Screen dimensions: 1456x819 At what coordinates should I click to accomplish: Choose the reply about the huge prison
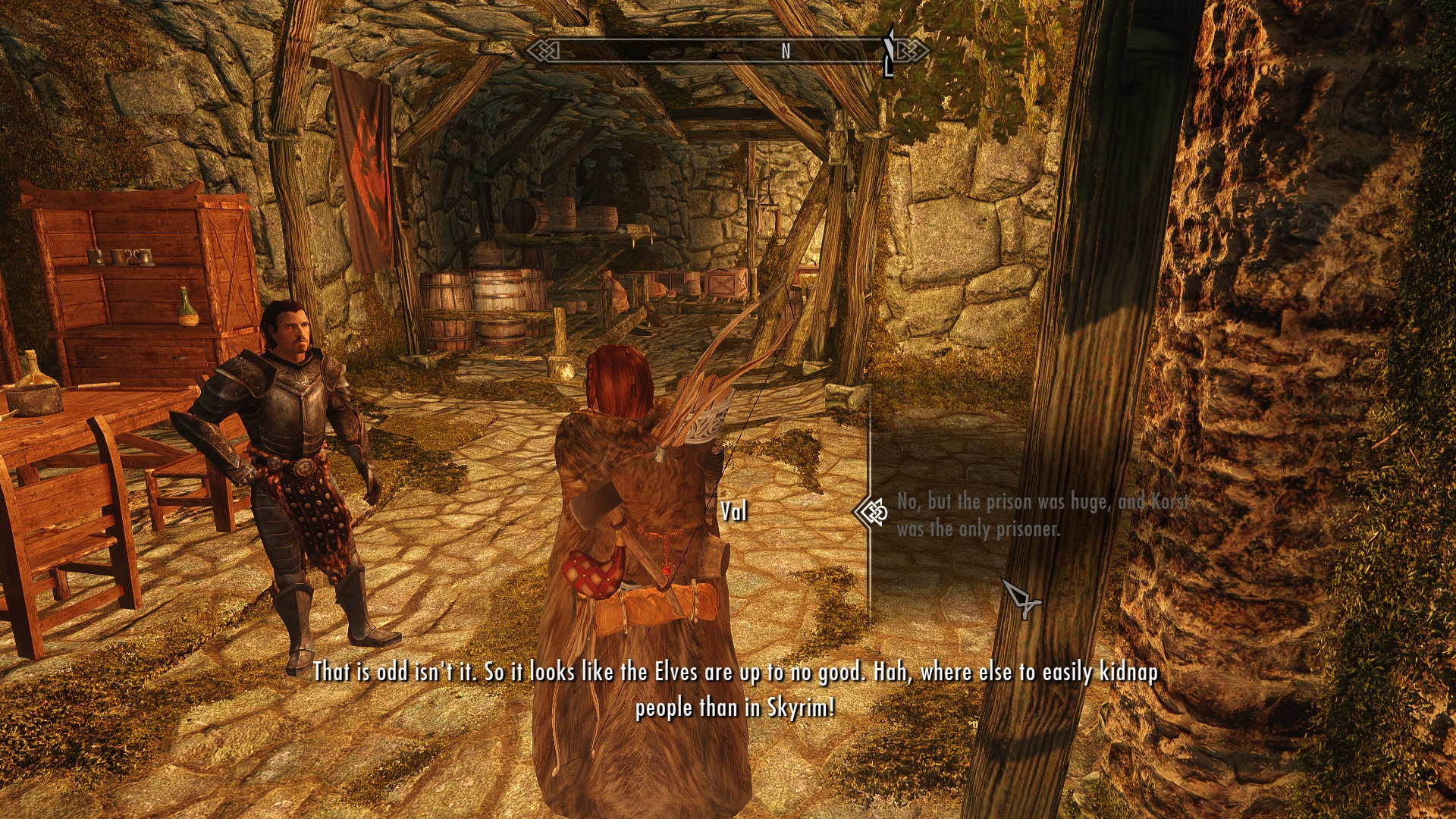click(1042, 515)
